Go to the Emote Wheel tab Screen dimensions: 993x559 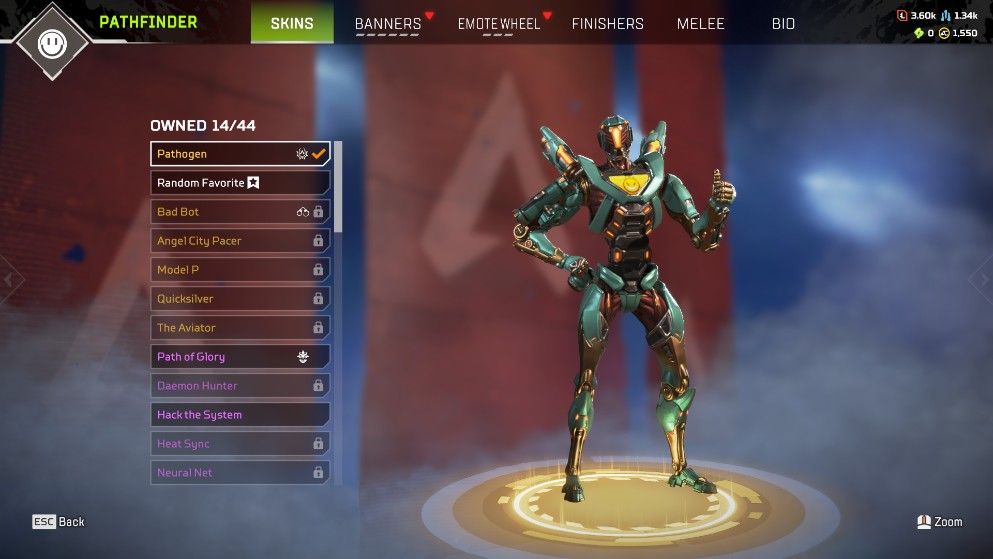pos(498,24)
